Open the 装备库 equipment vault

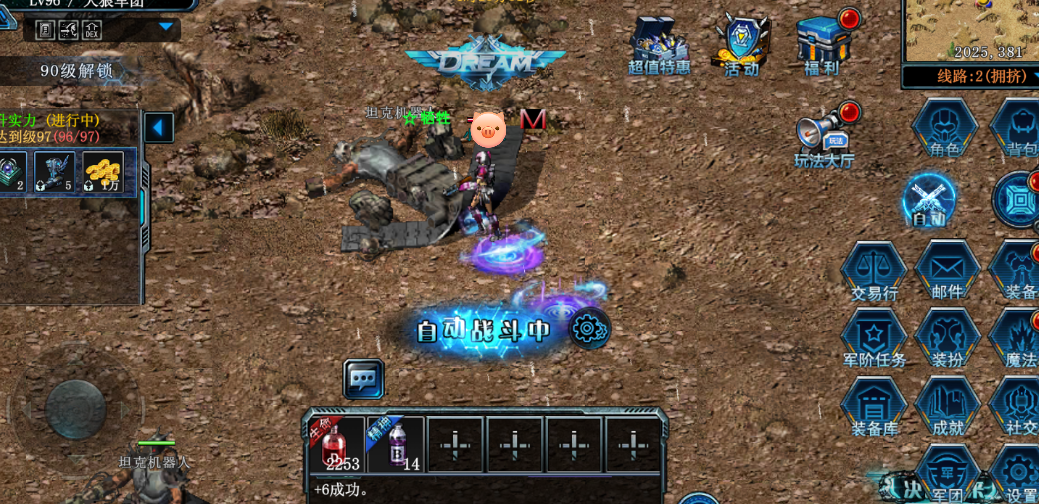coord(874,408)
